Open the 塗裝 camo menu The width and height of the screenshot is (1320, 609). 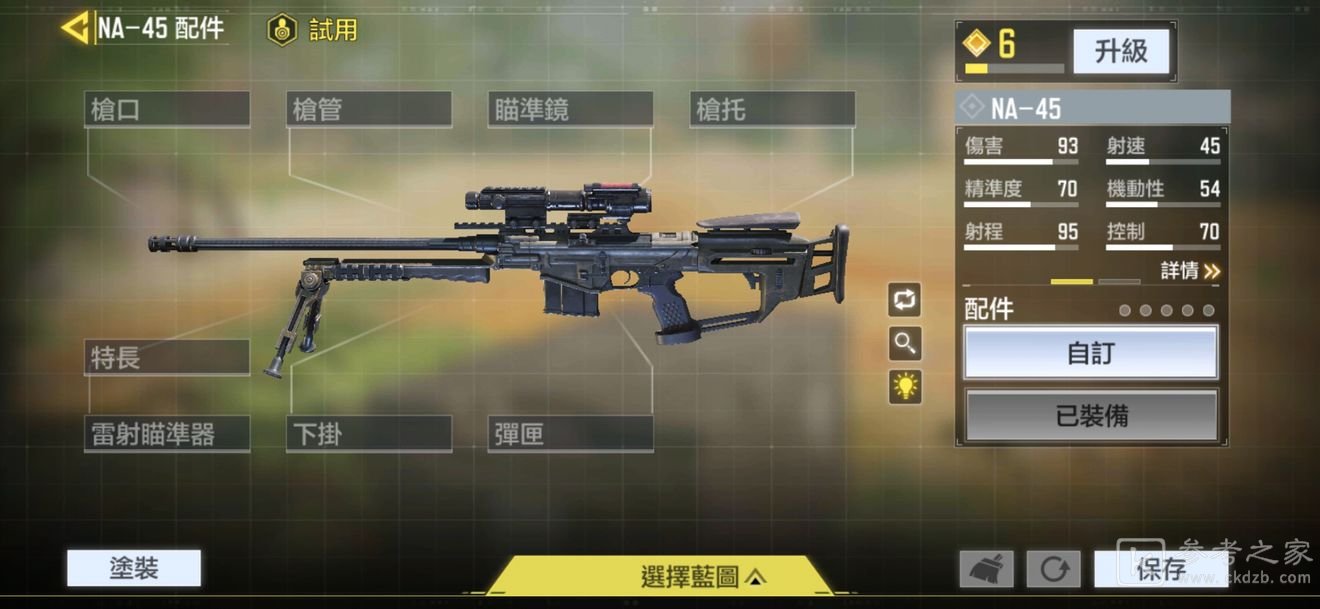134,569
